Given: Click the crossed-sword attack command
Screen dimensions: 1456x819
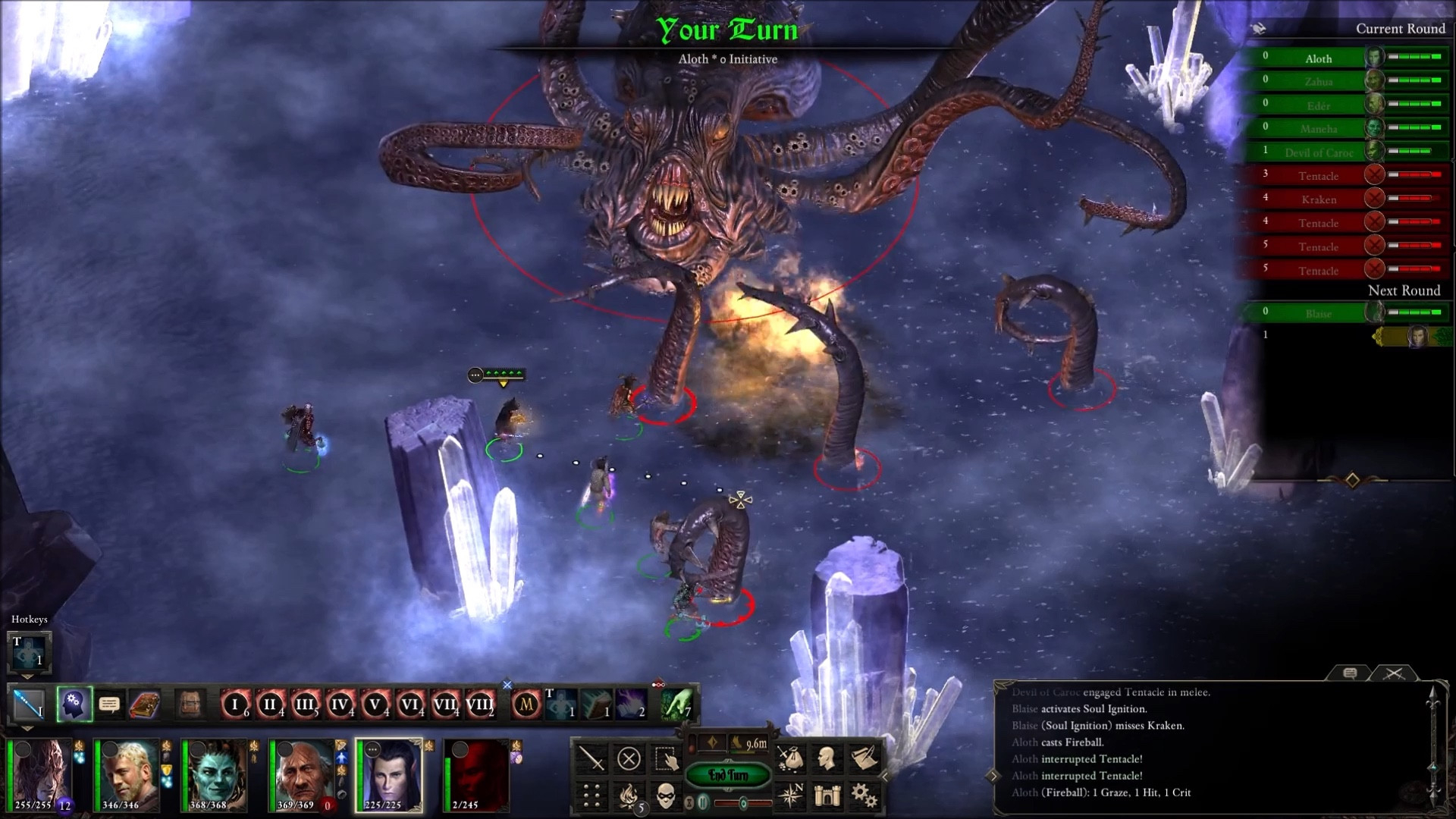Looking at the screenshot, I should (x=591, y=758).
